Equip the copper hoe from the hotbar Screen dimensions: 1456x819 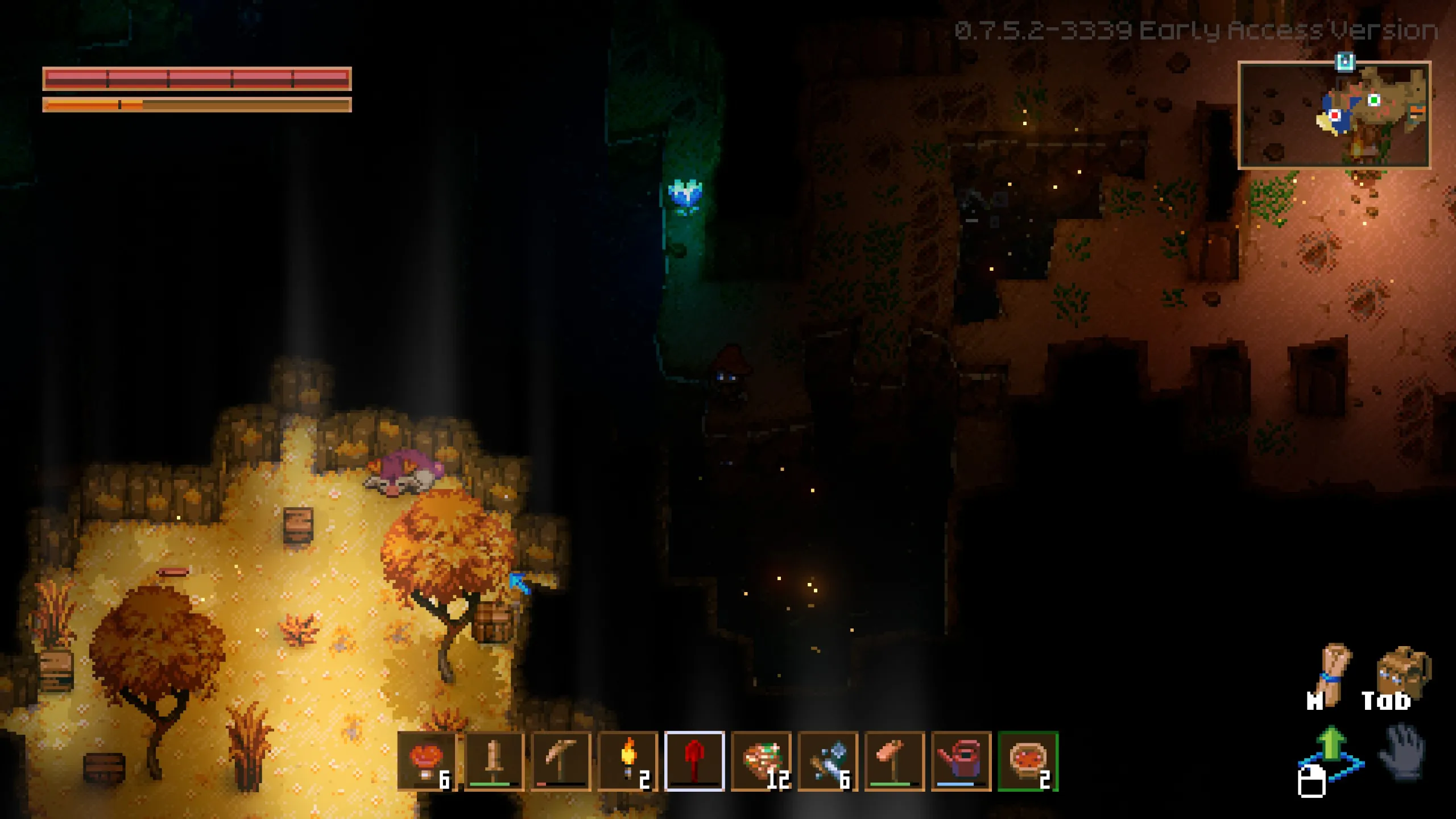895,761
